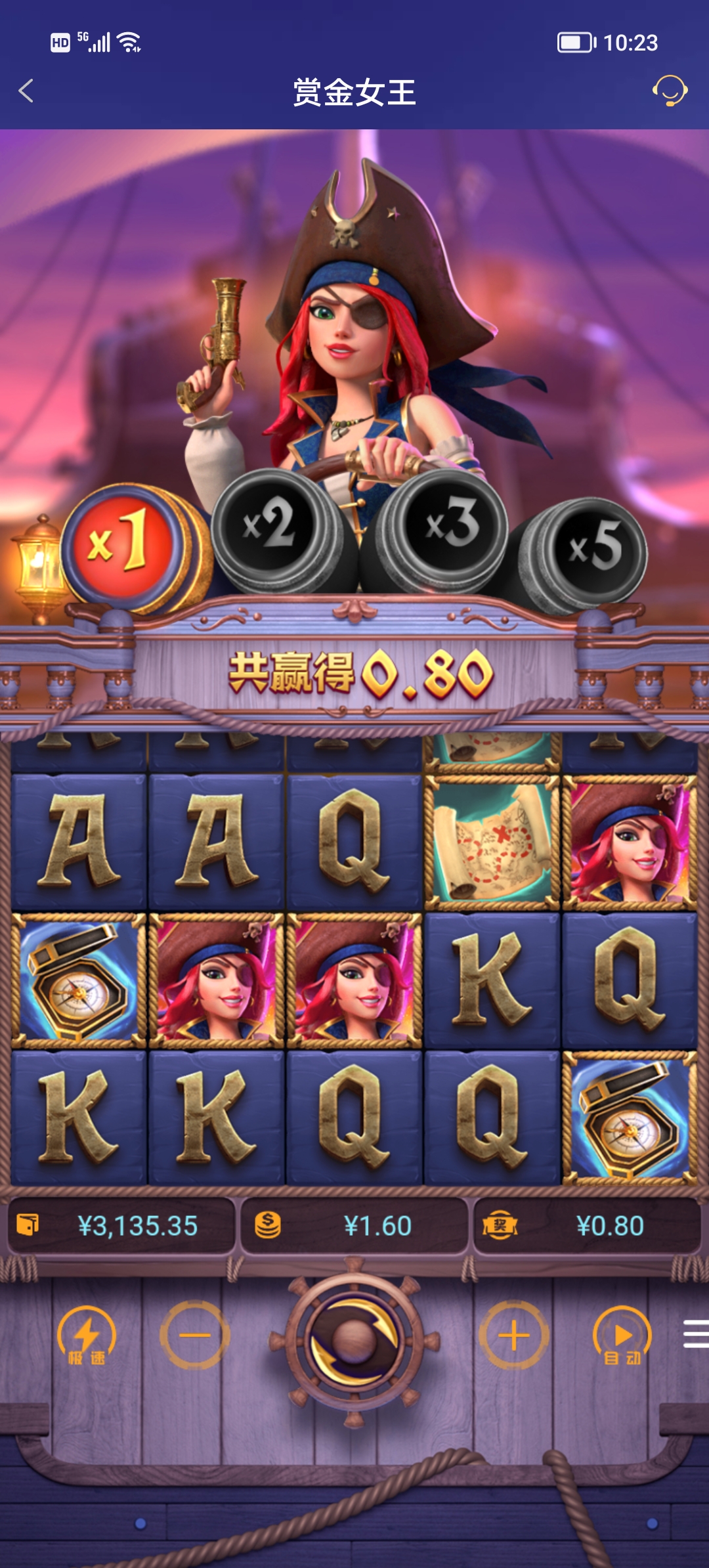Spin the reels with the ship wheel button

pos(354,1338)
